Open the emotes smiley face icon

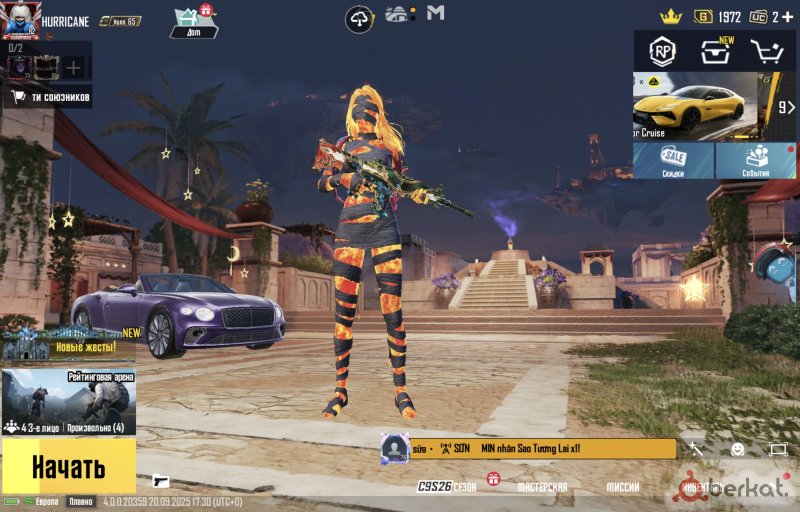(738, 450)
